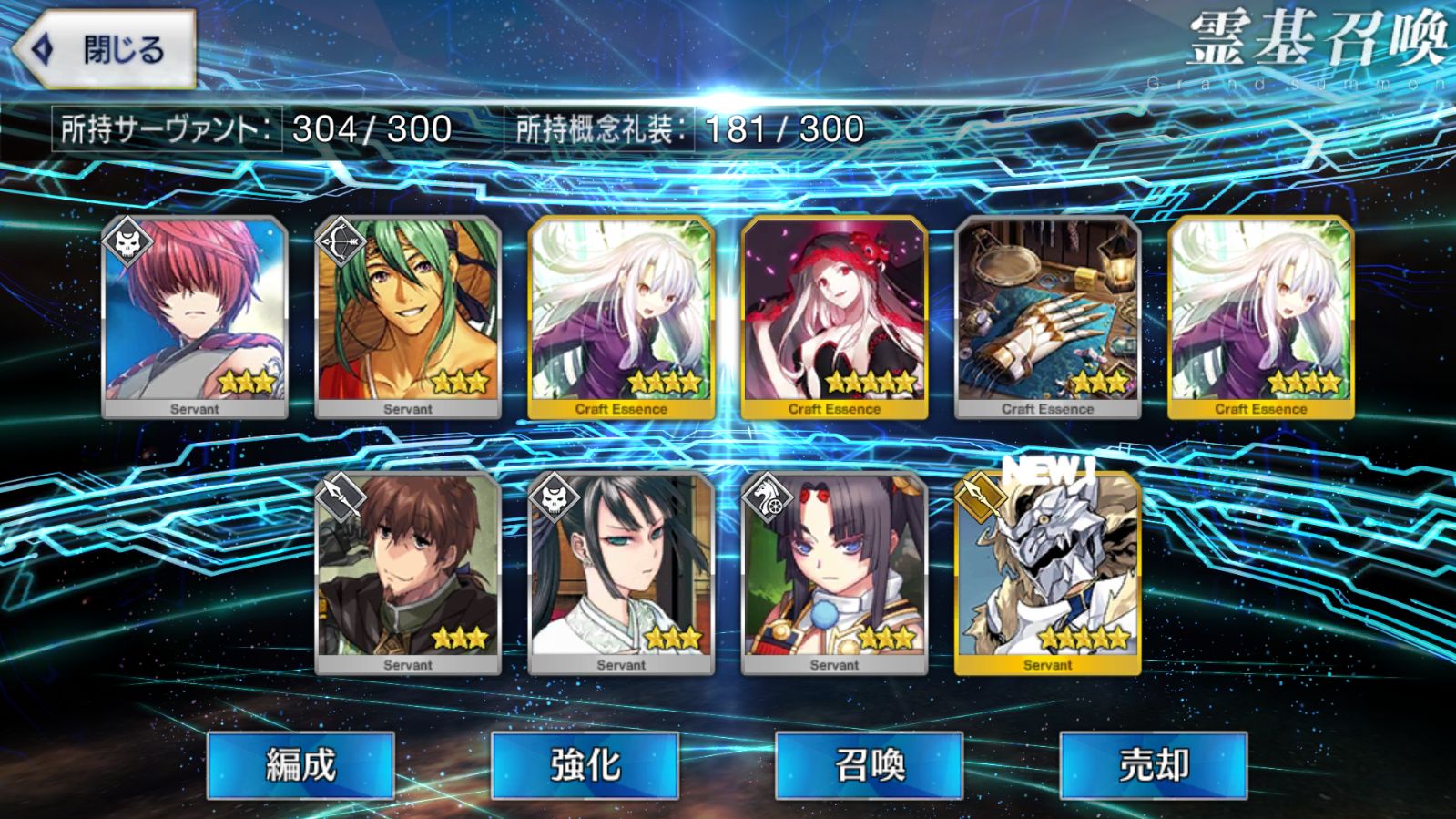Image resolution: width=1456 pixels, height=819 pixels.
Task: Click the 召喚 summon button
Action: tap(869, 765)
